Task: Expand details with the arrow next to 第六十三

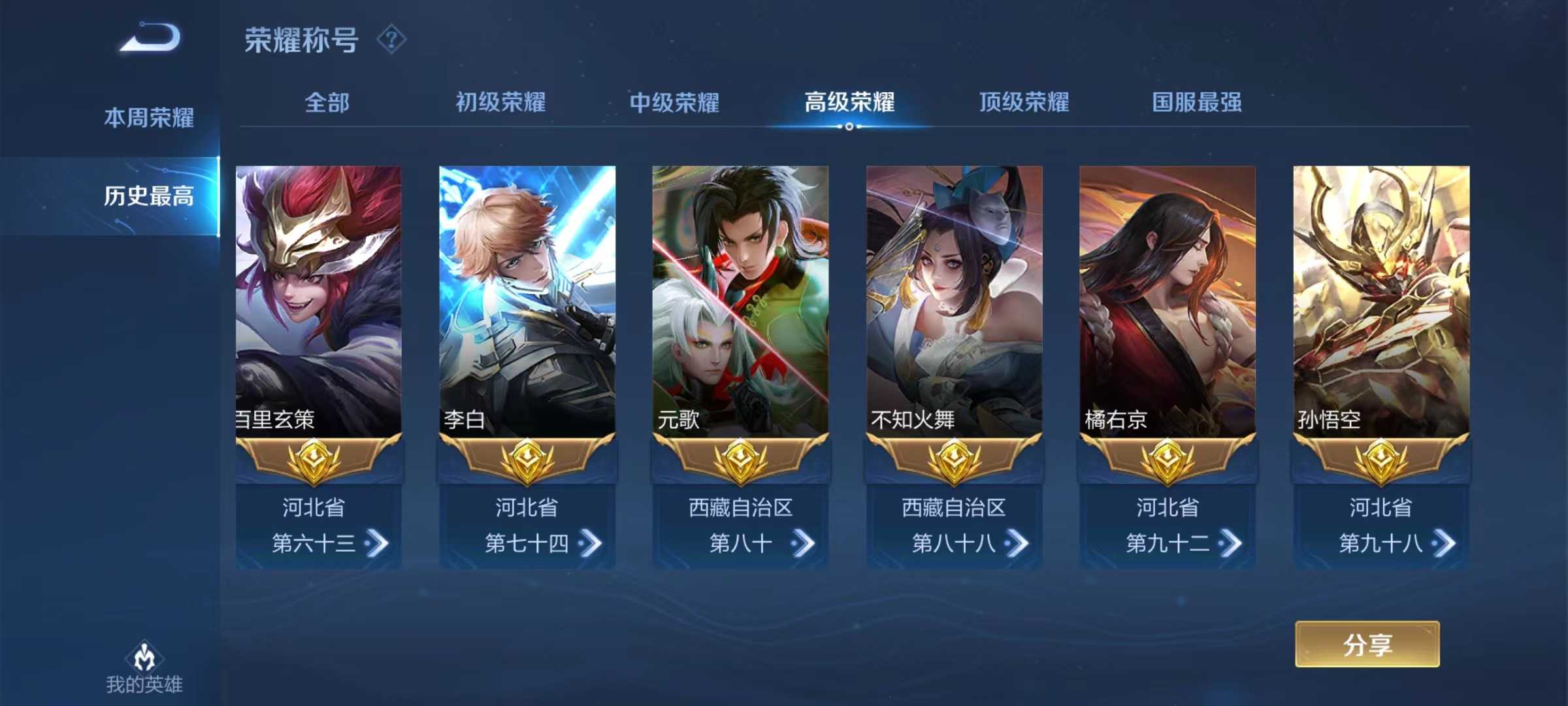Action: tap(376, 543)
